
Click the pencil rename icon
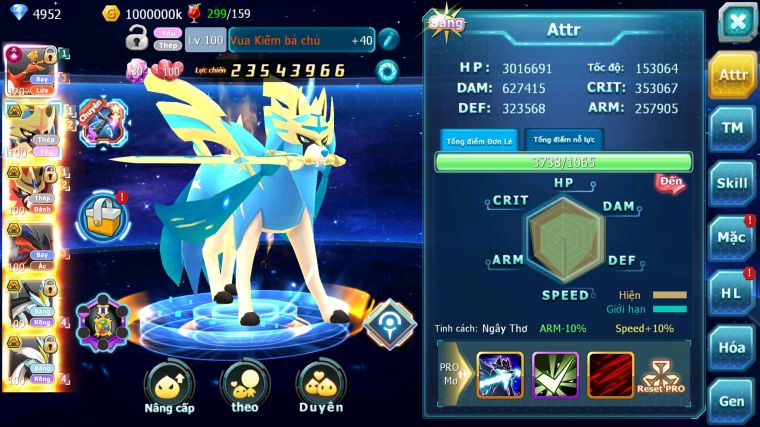(x=388, y=40)
